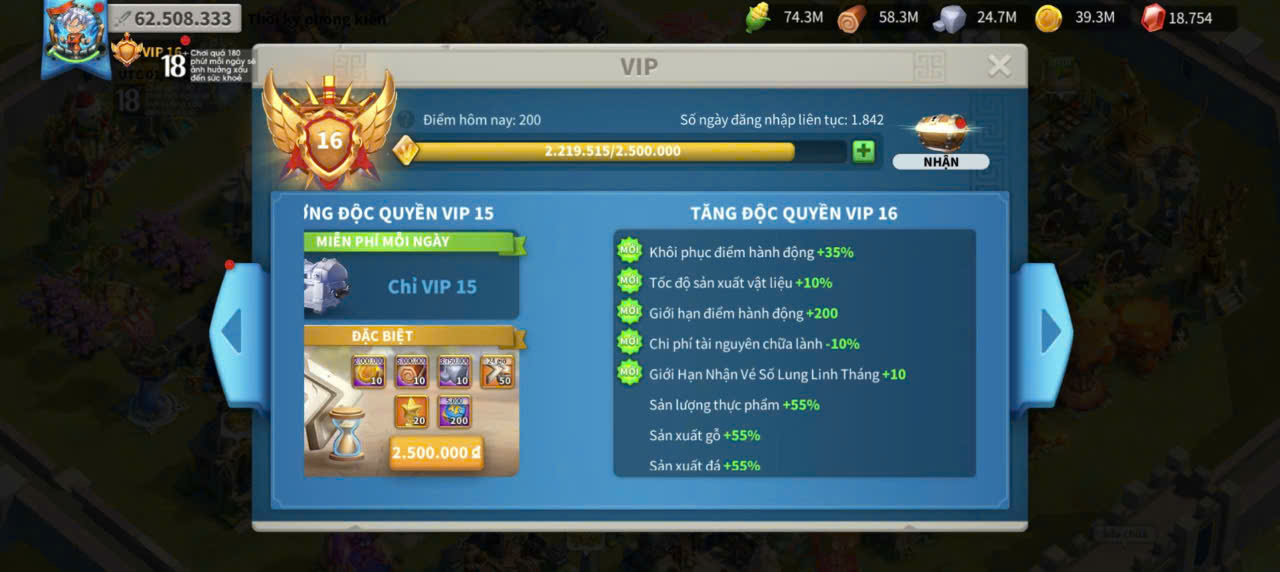This screenshot has height=572, width=1280.
Task: Click the VIP 16 badge in top-left HUD
Action: [x=128, y=51]
